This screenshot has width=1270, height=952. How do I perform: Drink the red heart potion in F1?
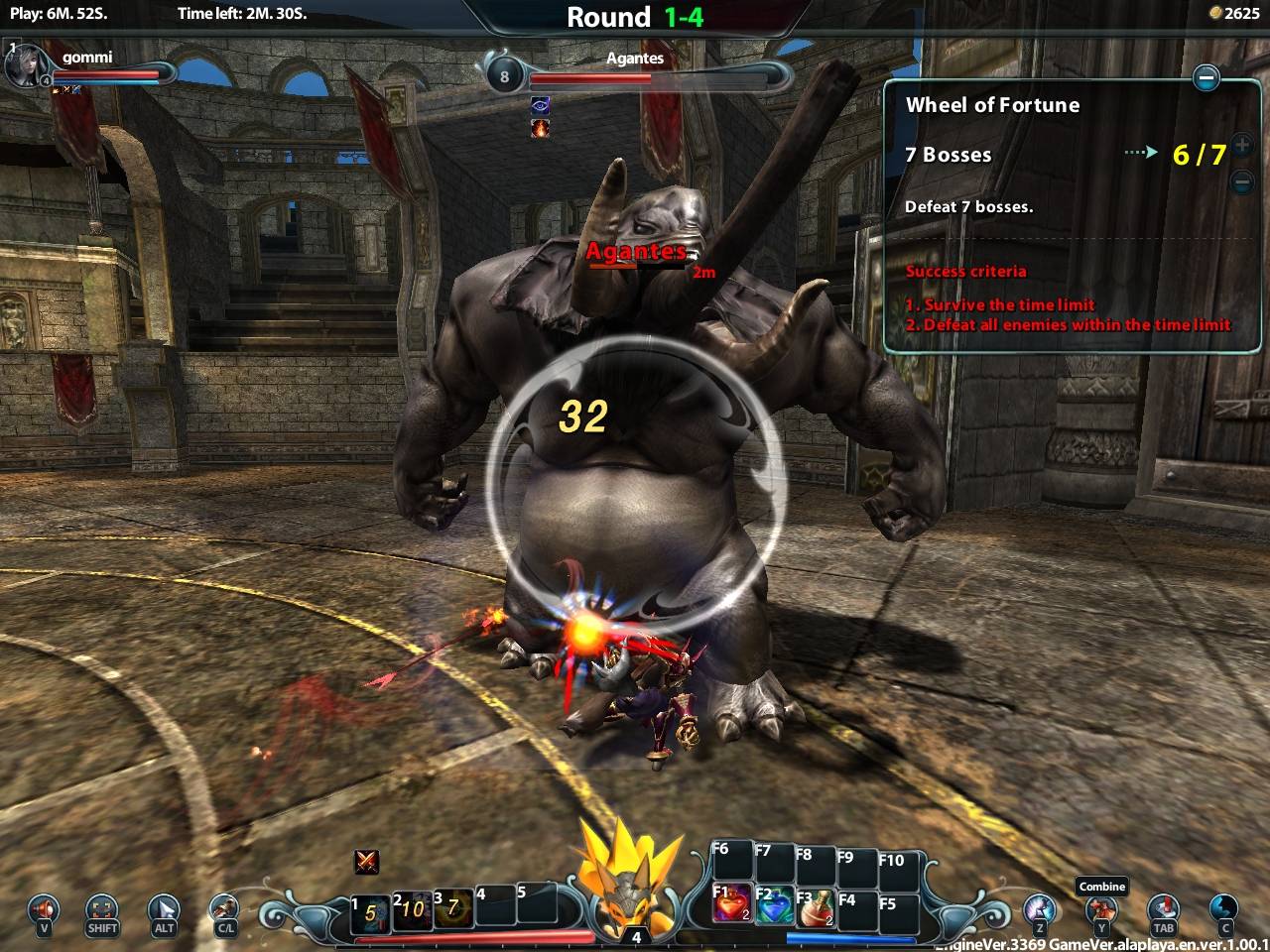tap(731, 905)
